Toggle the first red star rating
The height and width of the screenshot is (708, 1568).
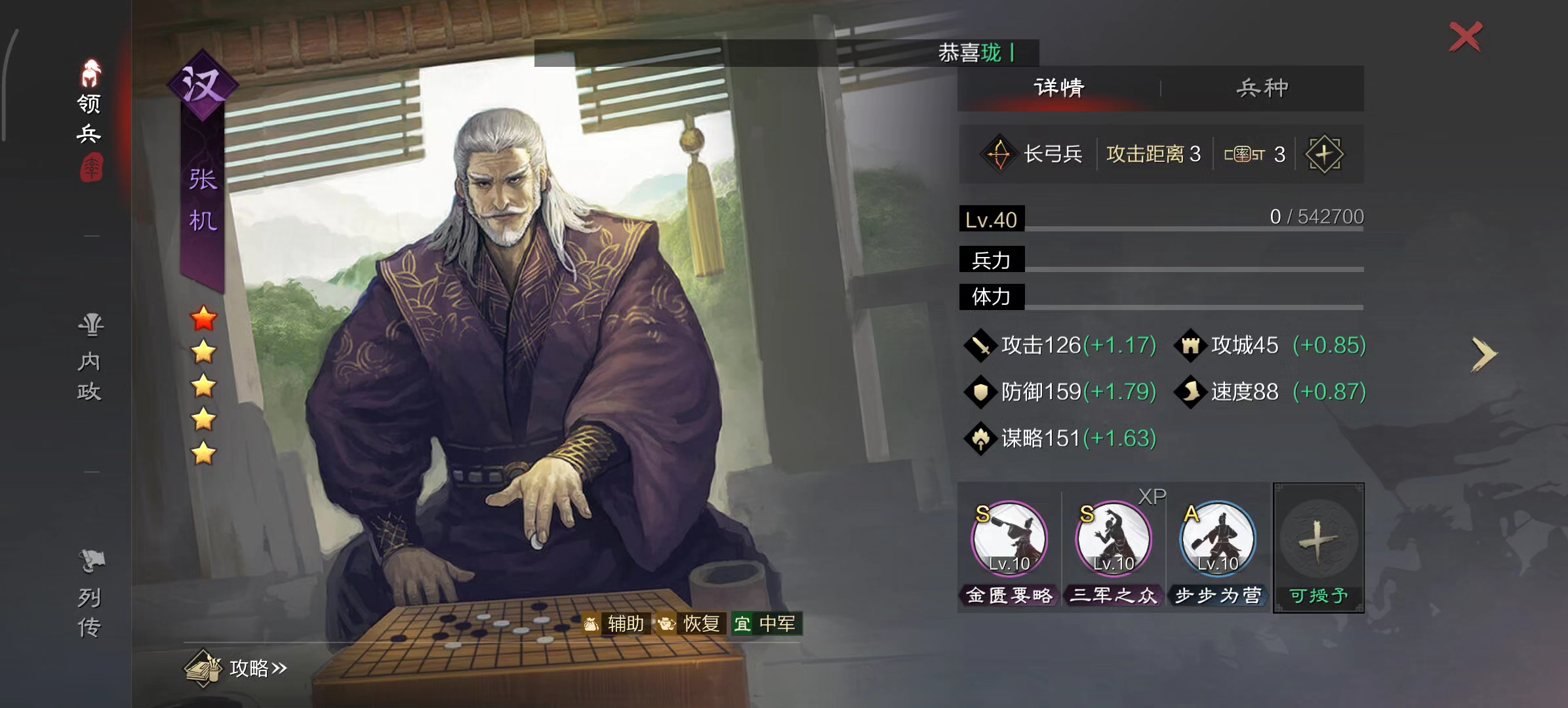[x=204, y=319]
